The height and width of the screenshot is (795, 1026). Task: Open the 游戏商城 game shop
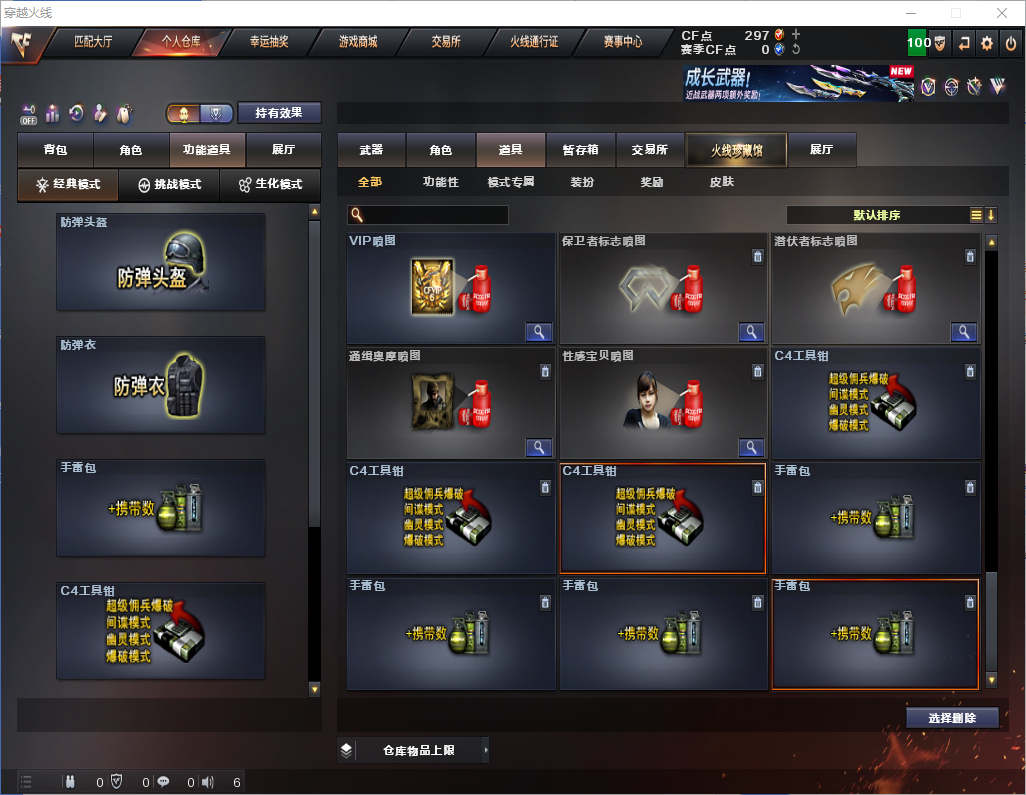[358, 42]
